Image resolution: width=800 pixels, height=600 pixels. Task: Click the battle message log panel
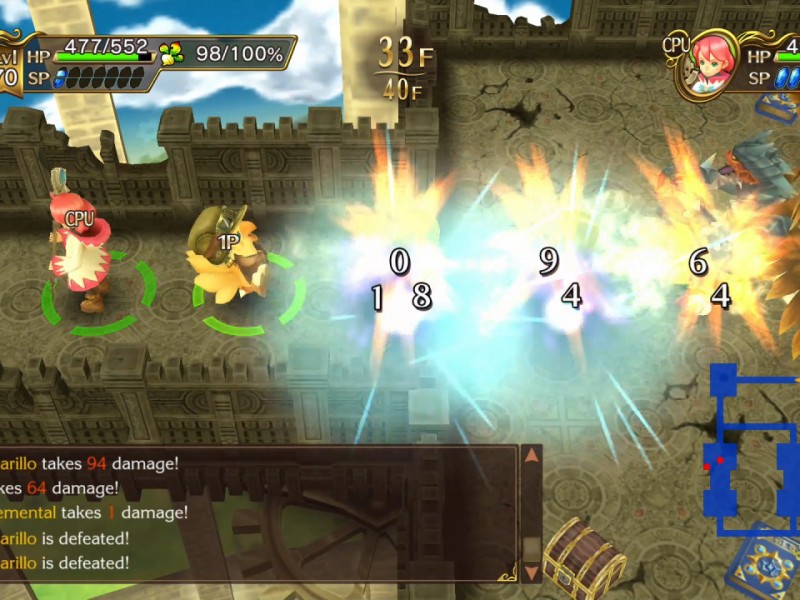[258, 513]
